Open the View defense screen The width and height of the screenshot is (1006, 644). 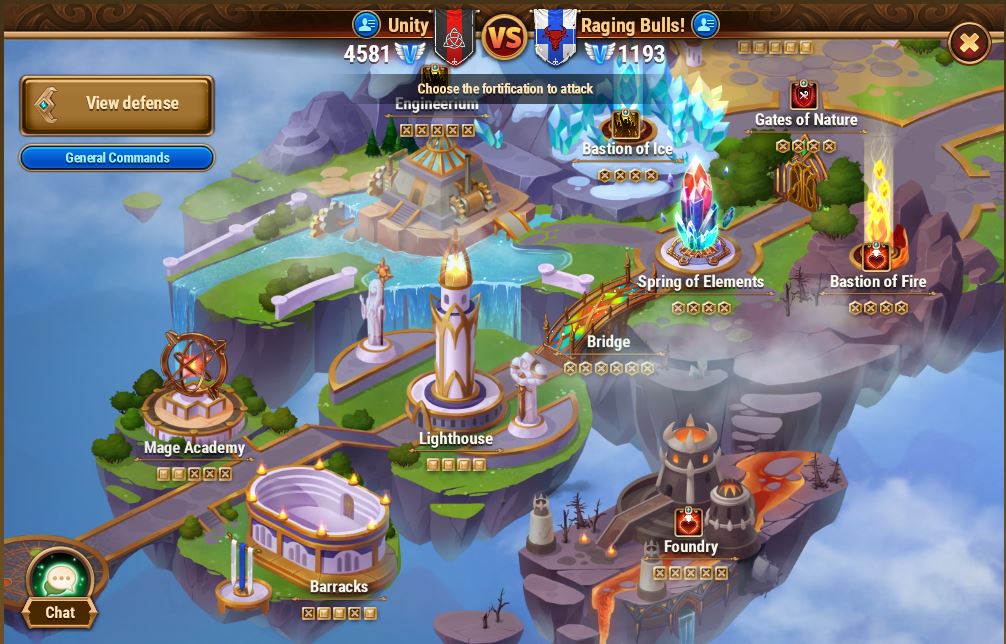(x=117, y=104)
